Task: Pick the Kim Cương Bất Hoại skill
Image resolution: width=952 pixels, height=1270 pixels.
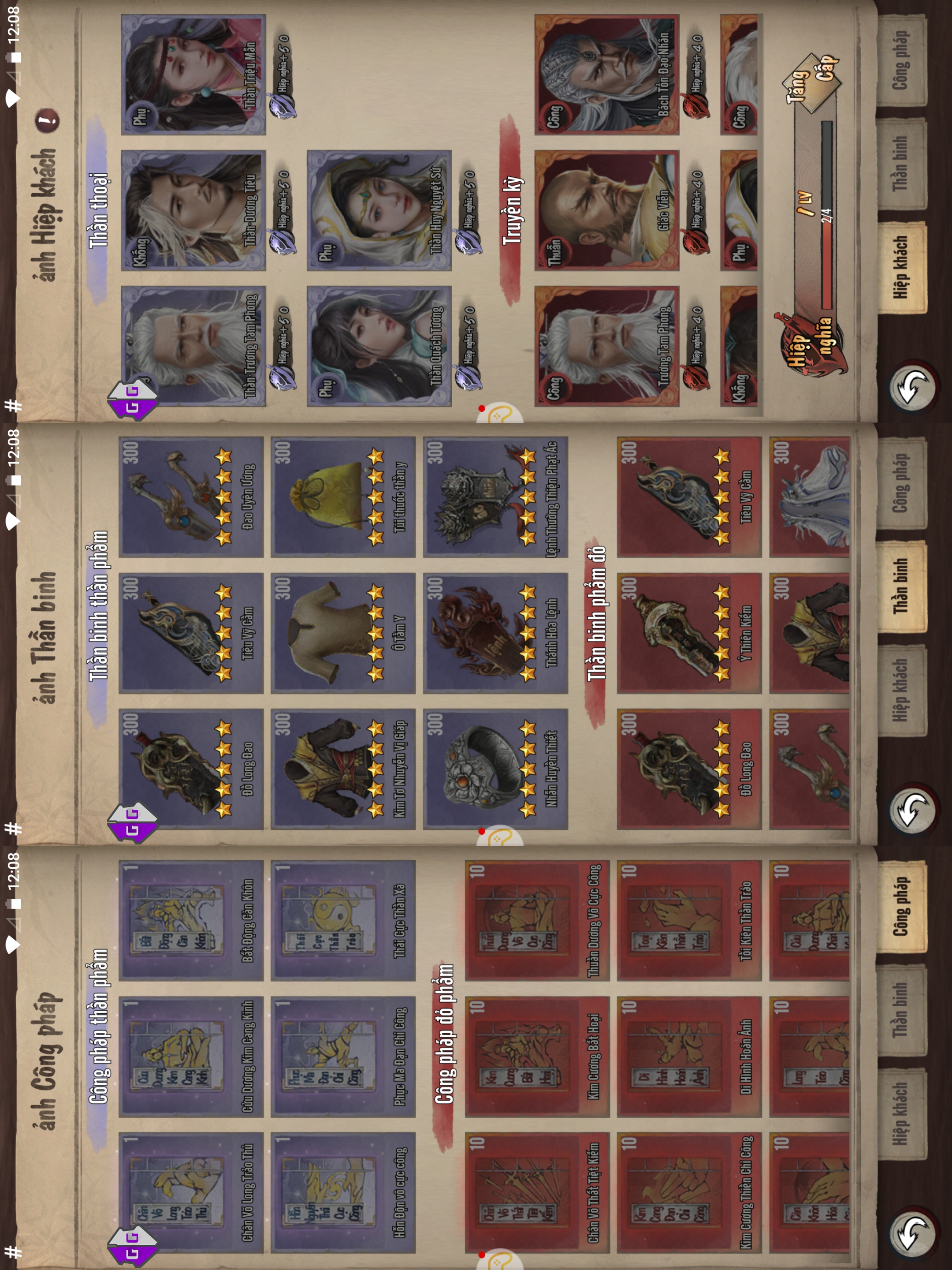Action: coord(536,1057)
